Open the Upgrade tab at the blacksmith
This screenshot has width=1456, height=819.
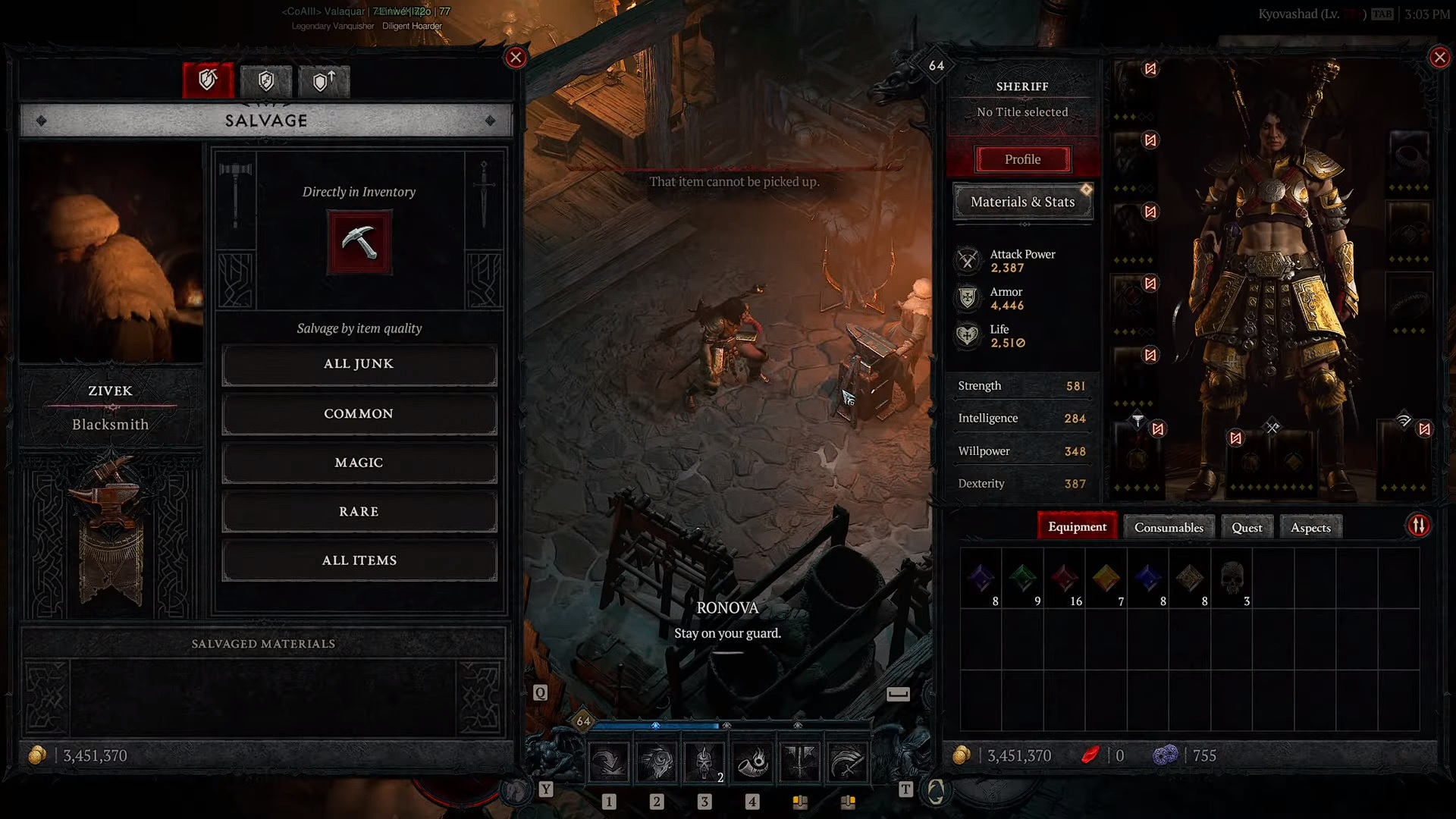click(x=325, y=81)
